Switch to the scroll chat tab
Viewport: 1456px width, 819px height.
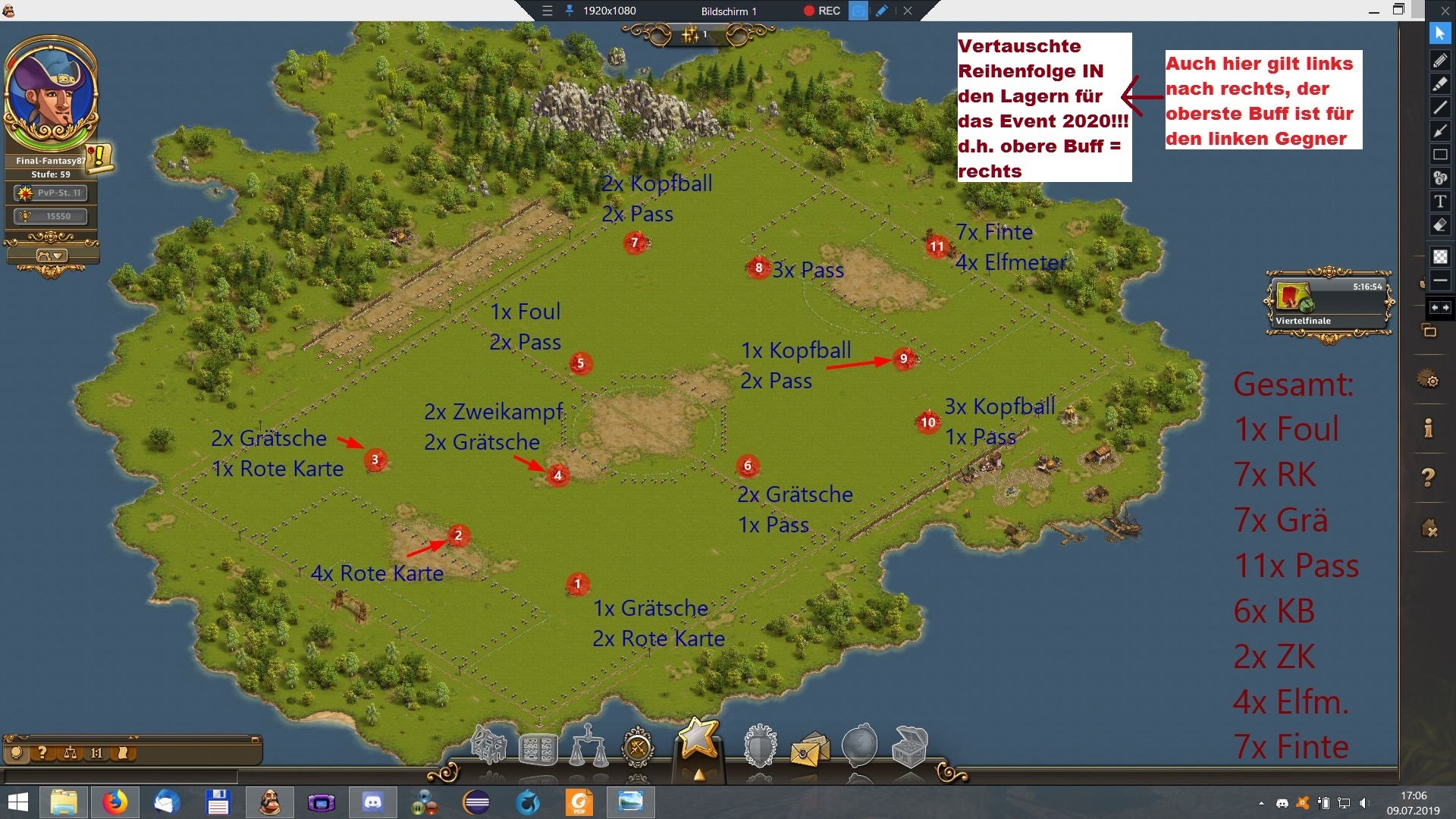122,753
